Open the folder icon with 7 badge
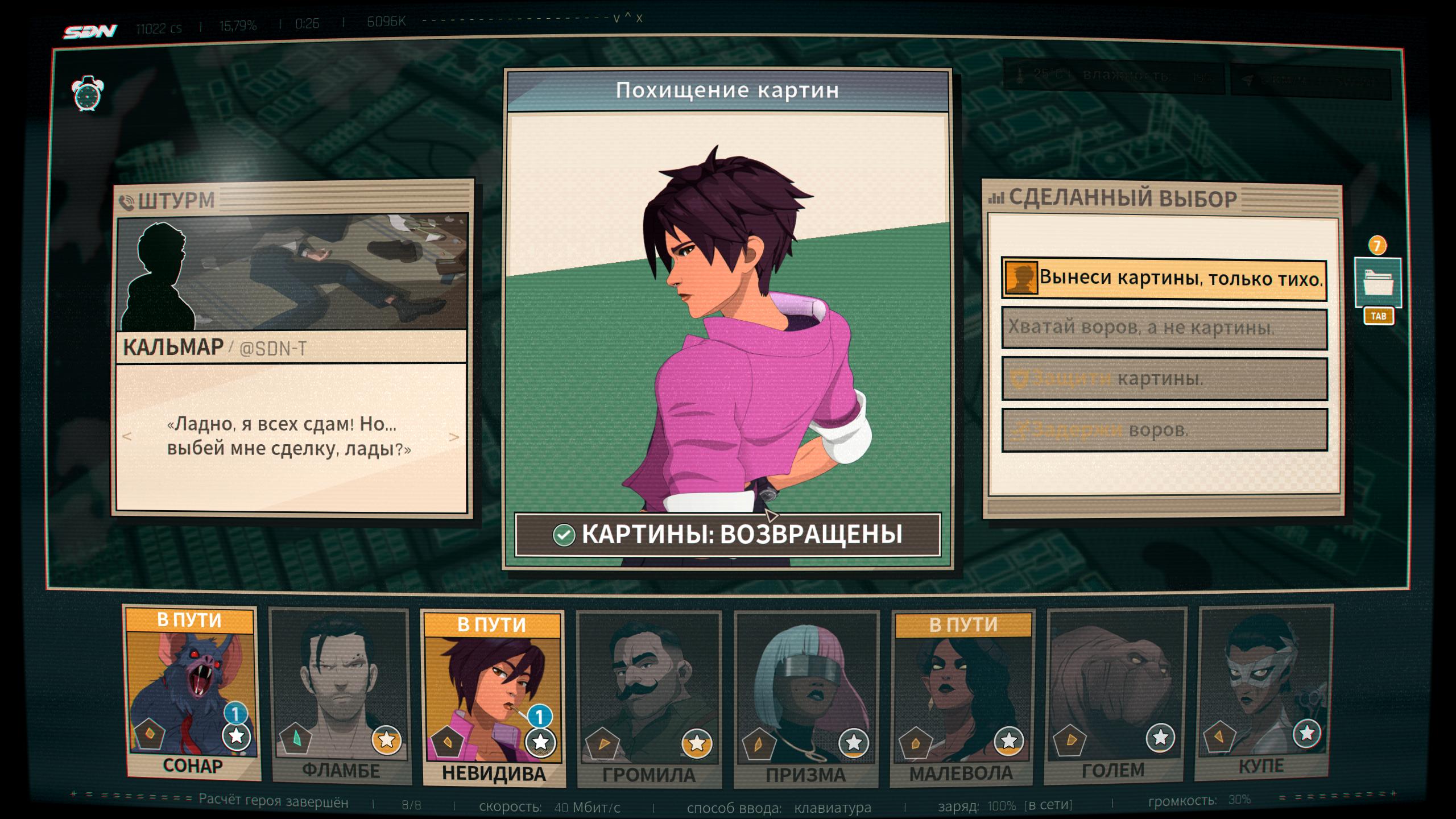The width and height of the screenshot is (1456, 819). (x=1378, y=283)
